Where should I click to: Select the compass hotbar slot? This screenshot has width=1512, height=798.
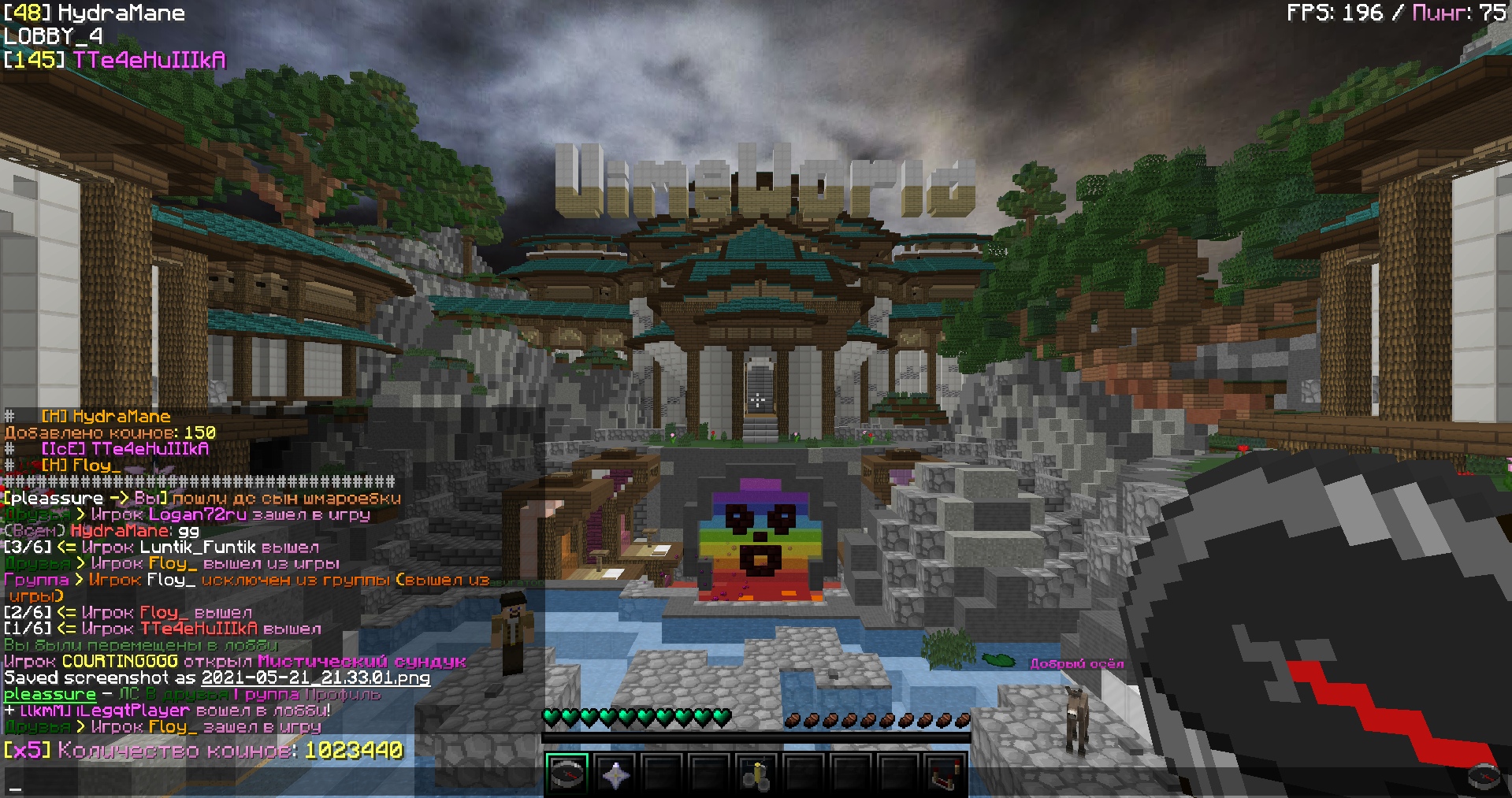(x=567, y=774)
